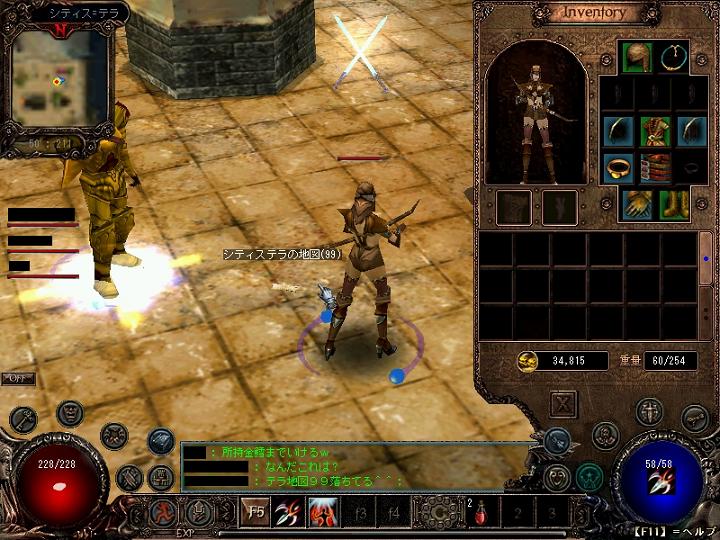Toggle the OFF button on the left edge
The image size is (720, 540).
(x=16, y=379)
